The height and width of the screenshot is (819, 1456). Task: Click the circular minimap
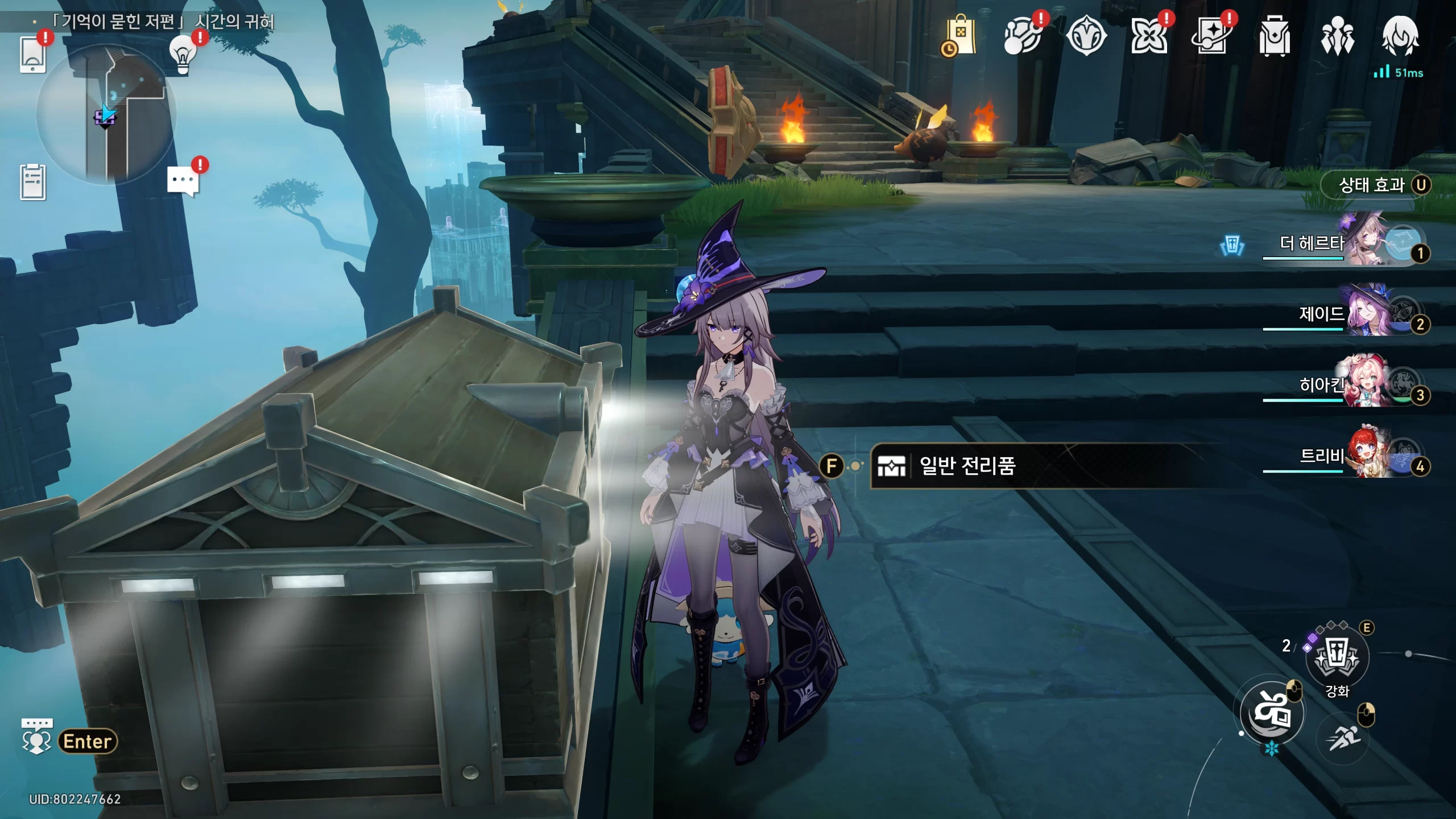coord(106,115)
